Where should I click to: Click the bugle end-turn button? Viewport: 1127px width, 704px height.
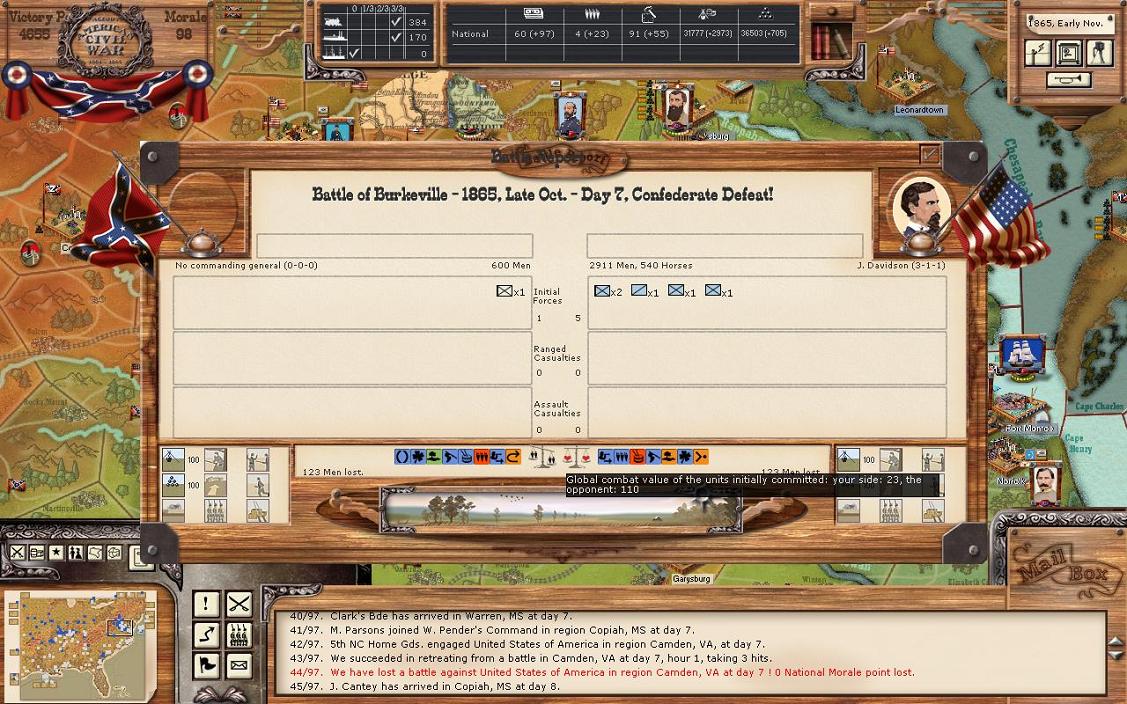tap(1069, 80)
